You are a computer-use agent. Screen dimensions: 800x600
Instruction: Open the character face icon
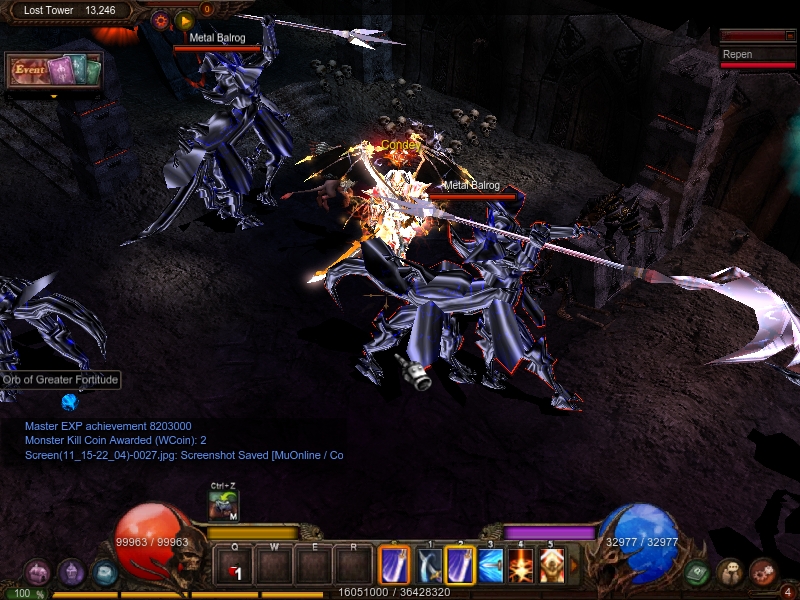pyautogui.click(x=730, y=573)
